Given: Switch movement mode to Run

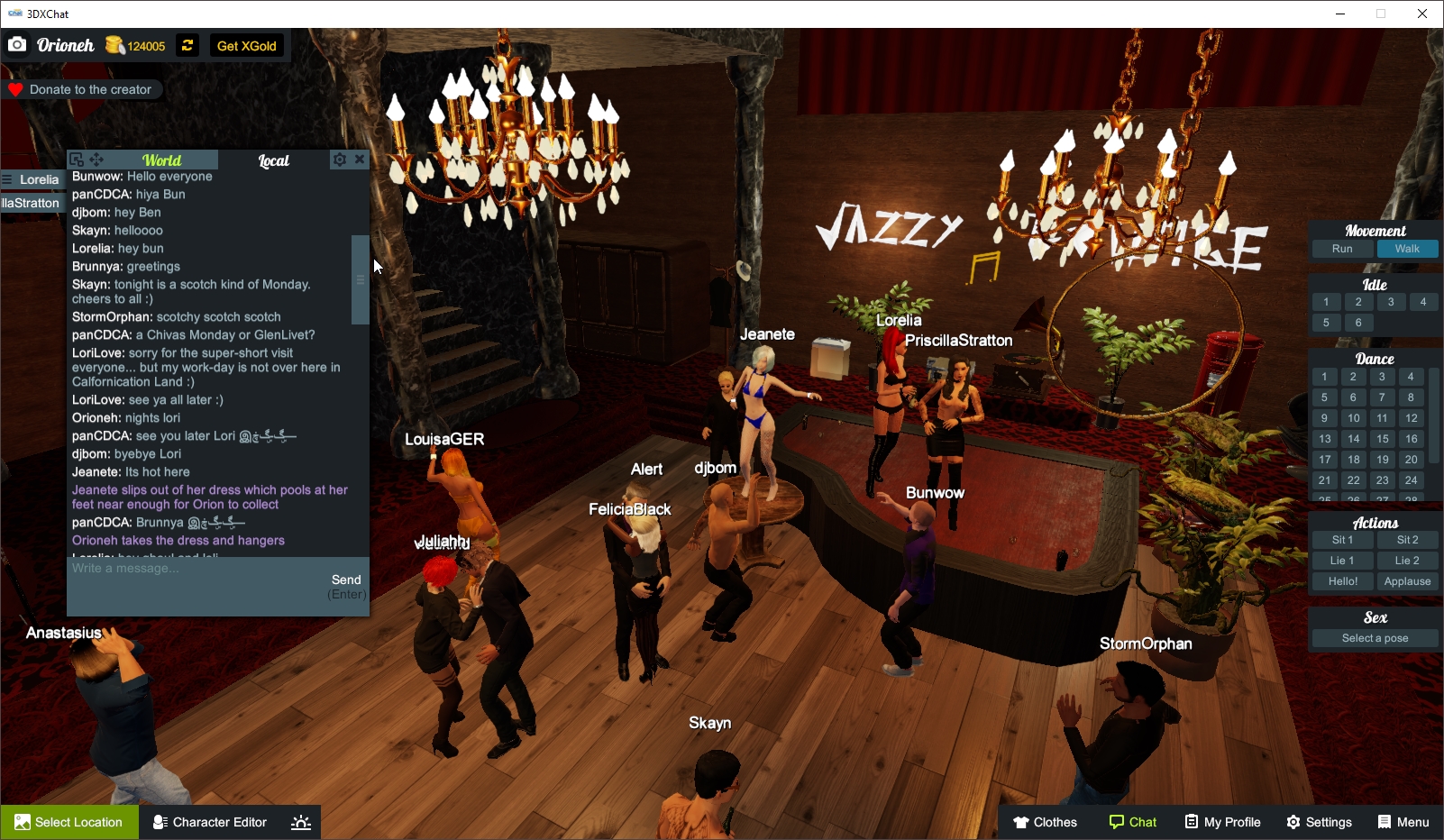Looking at the screenshot, I should pyautogui.click(x=1342, y=249).
